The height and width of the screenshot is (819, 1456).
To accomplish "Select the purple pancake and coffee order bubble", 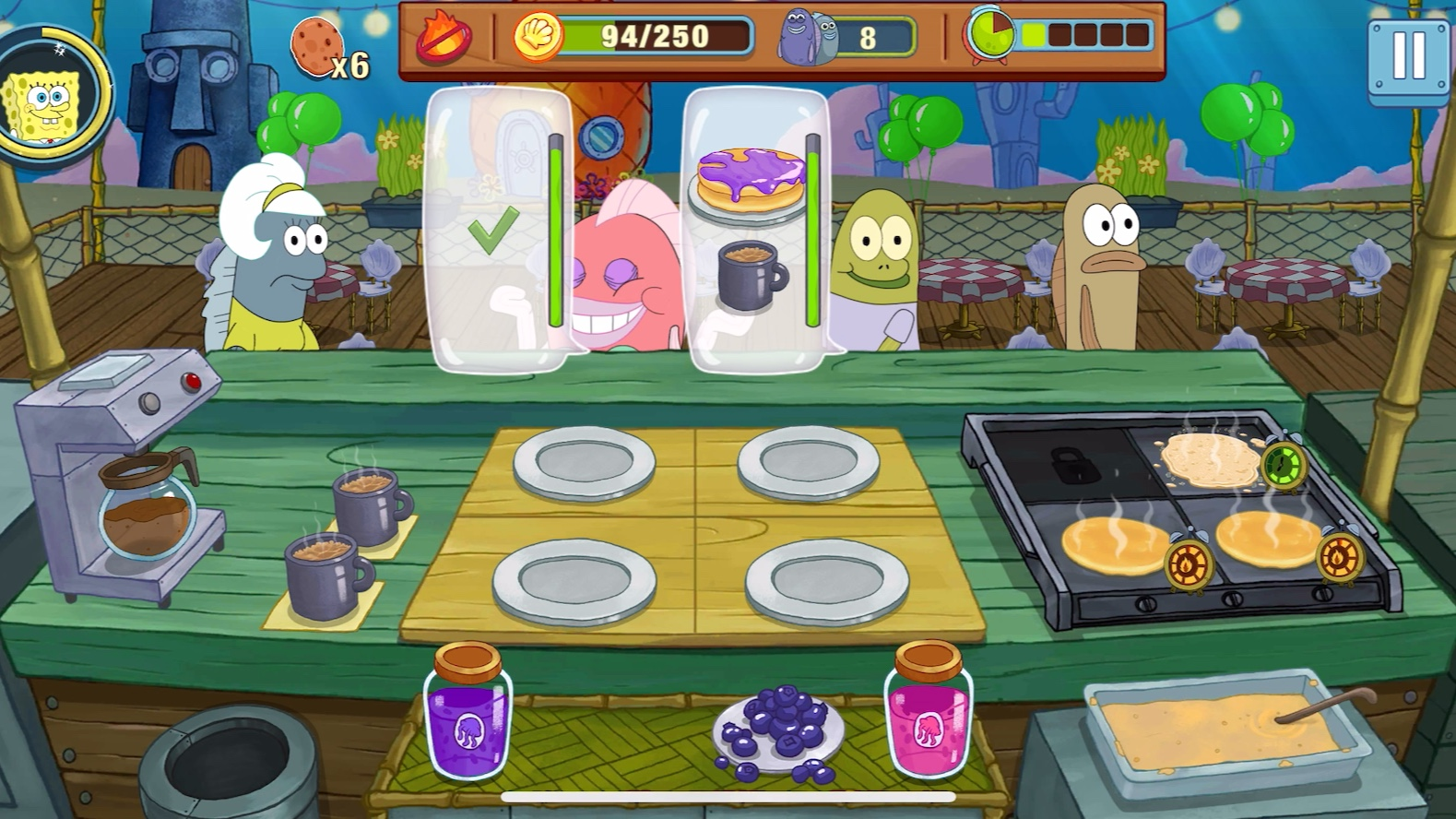I will pos(756,231).
